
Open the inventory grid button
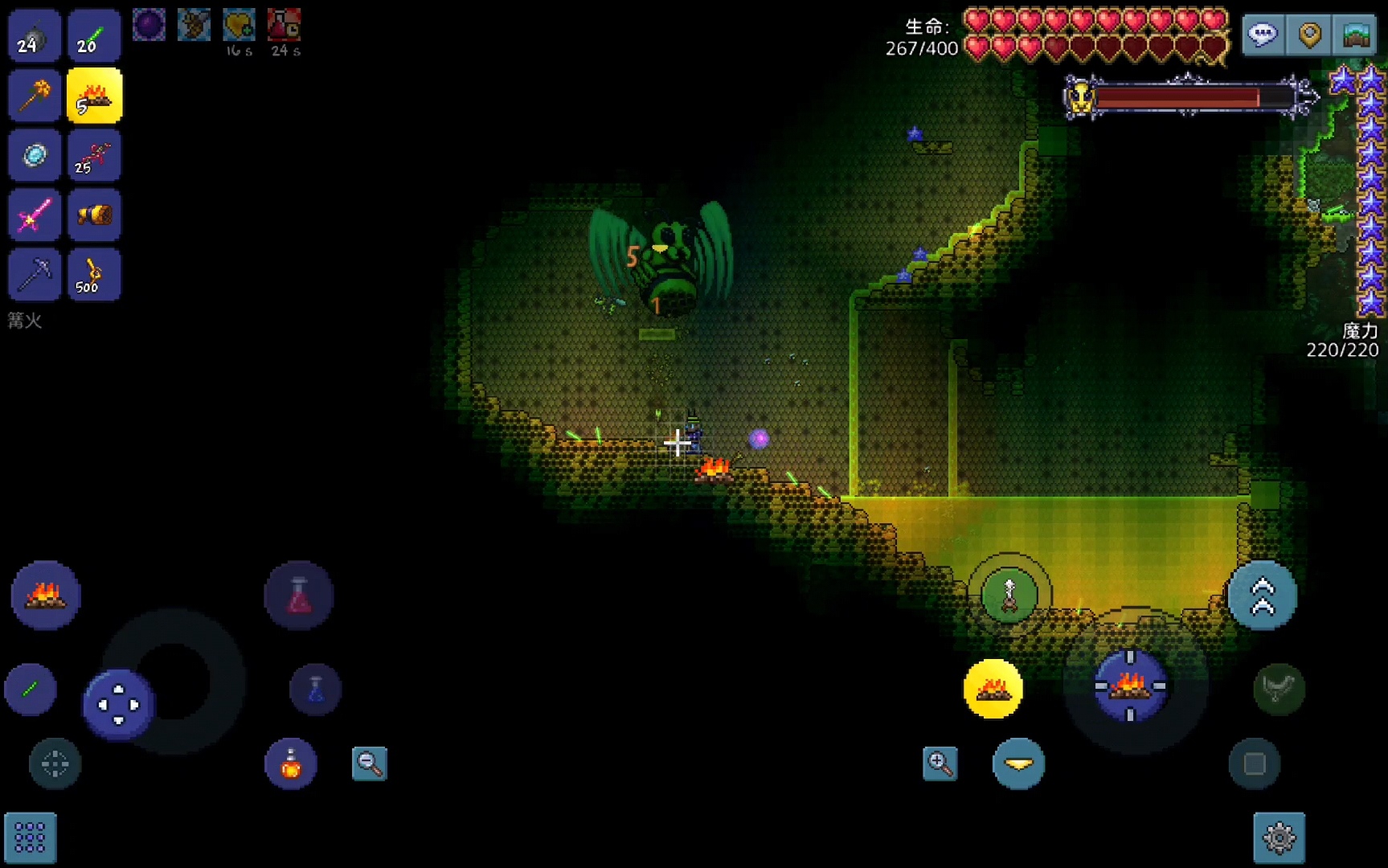pyautogui.click(x=31, y=838)
